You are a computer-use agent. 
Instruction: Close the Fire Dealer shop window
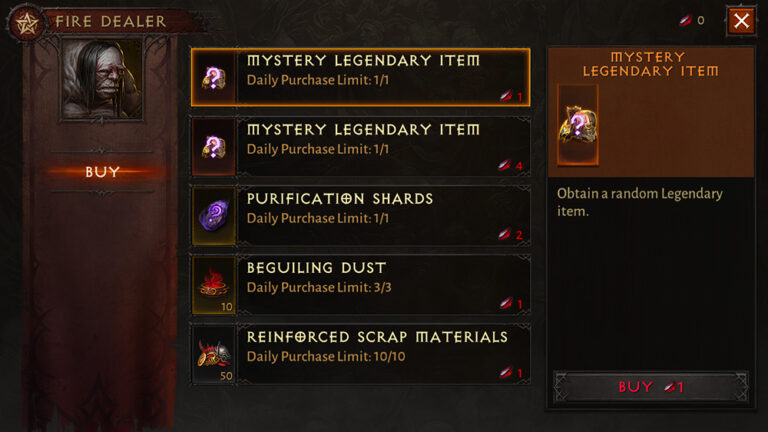741,20
